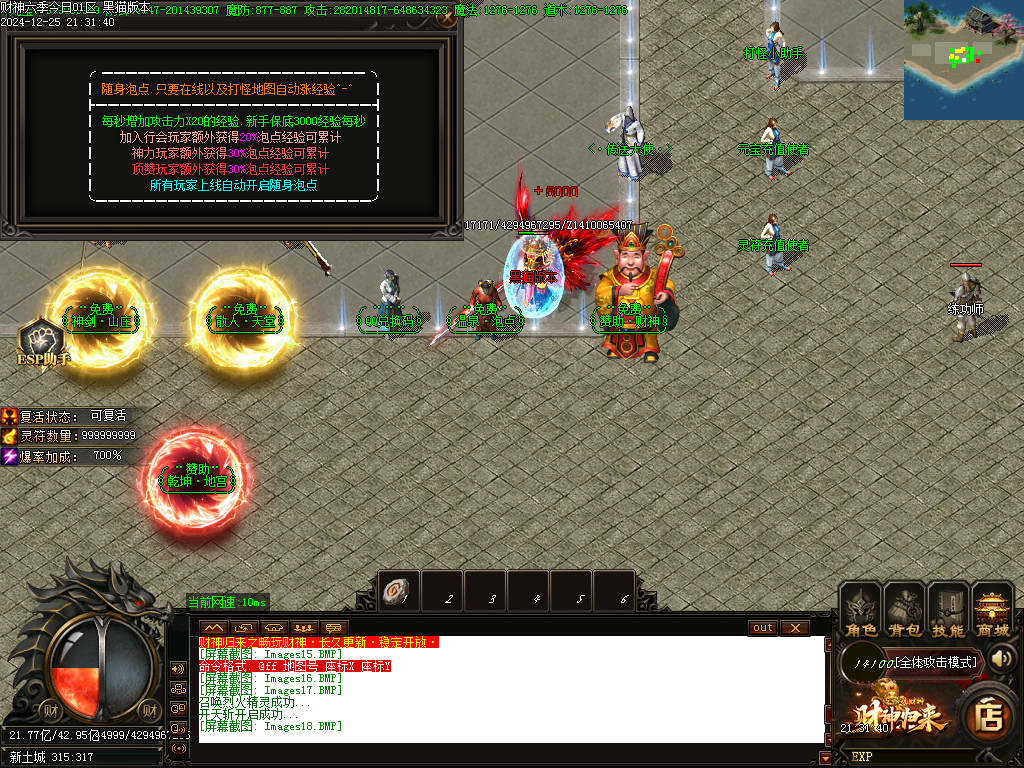Viewport: 1024px width, 768px height.
Task: Open the ESP助手 fist icon
Action: tap(40, 338)
